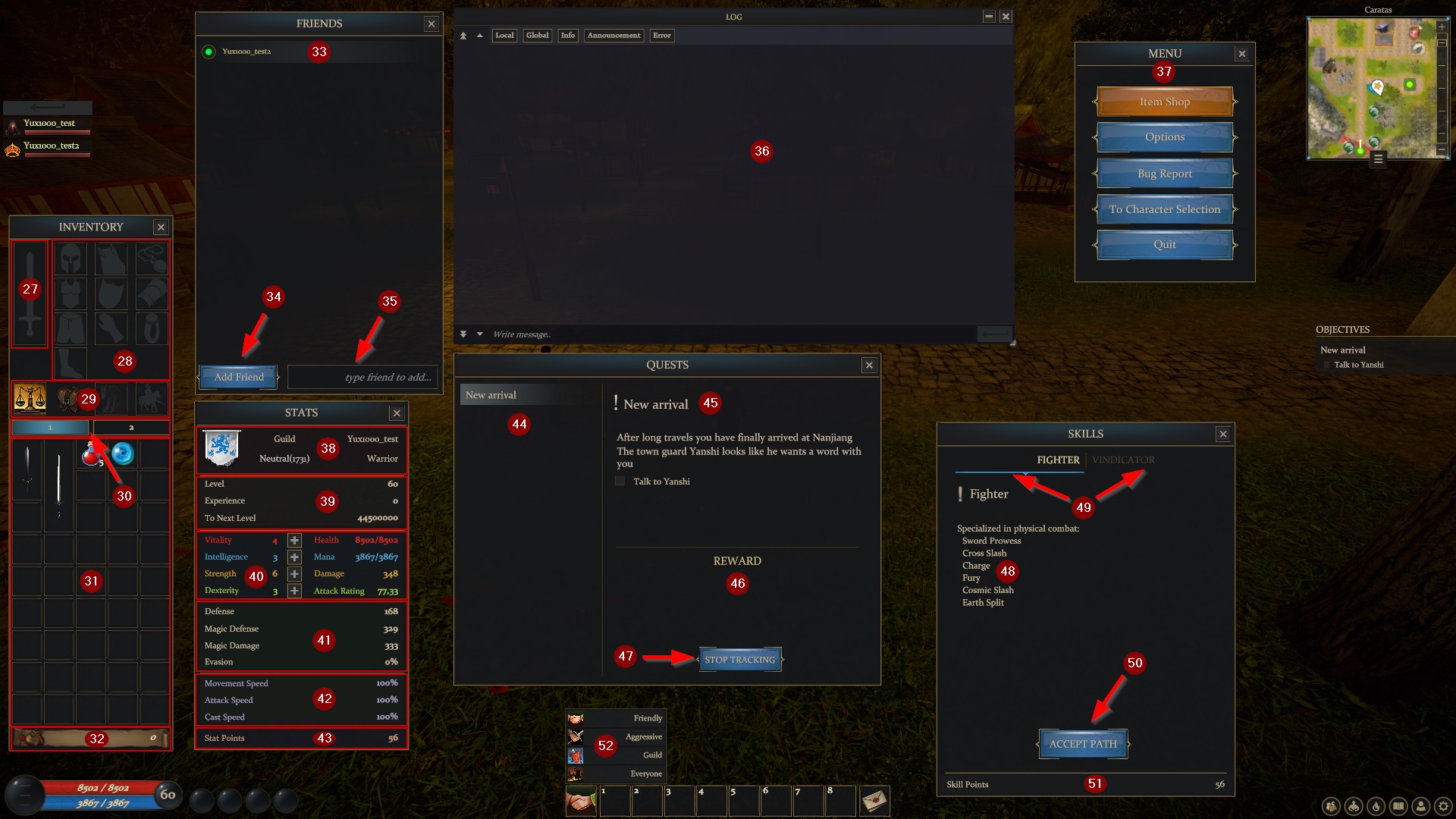Switch log to the Global channel
This screenshot has height=819, width=1456.
click(x=537, y=36)
